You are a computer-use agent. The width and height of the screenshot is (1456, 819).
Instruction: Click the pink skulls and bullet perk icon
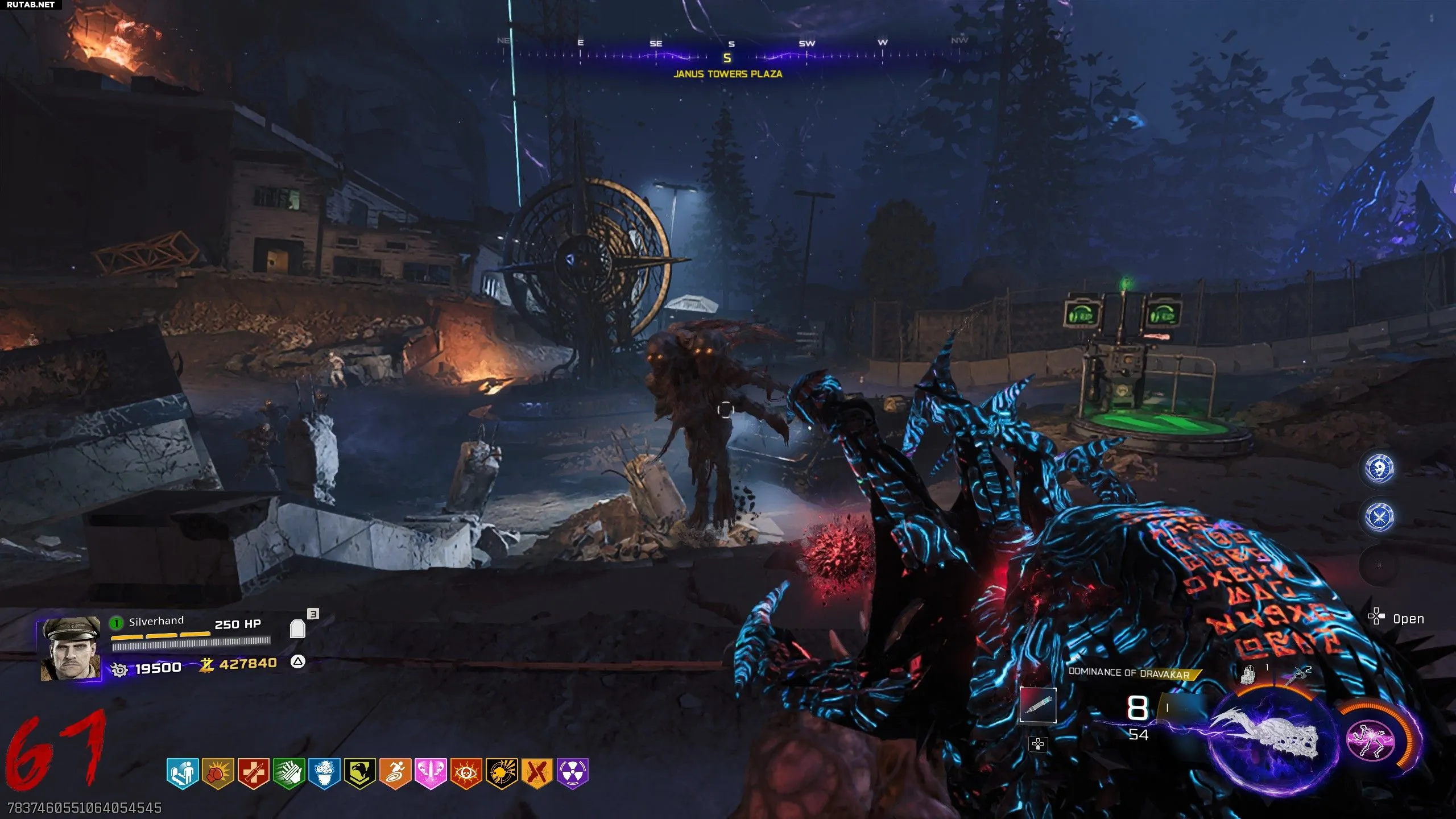tap(431, 773)
